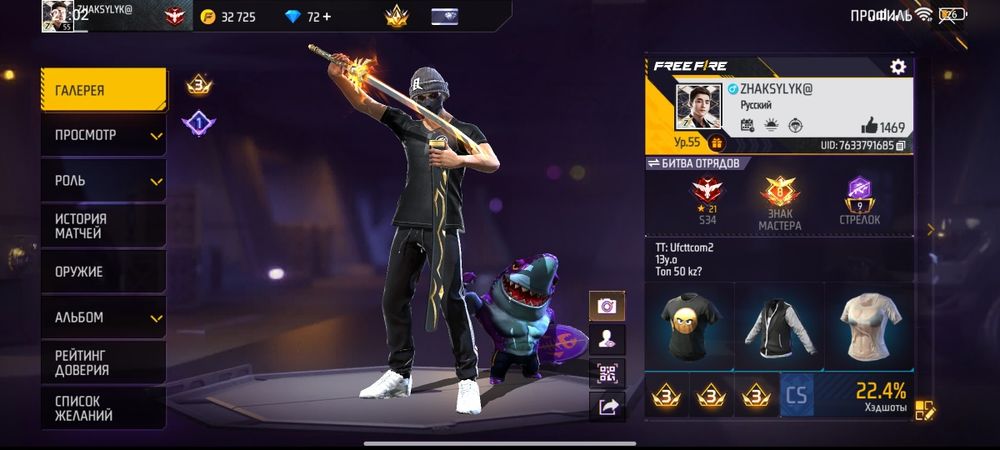Image resolution: width=1000 pixels, height=450 pixels.
Task: Expand the Просмотр menu
Action: tap(103, 135)
